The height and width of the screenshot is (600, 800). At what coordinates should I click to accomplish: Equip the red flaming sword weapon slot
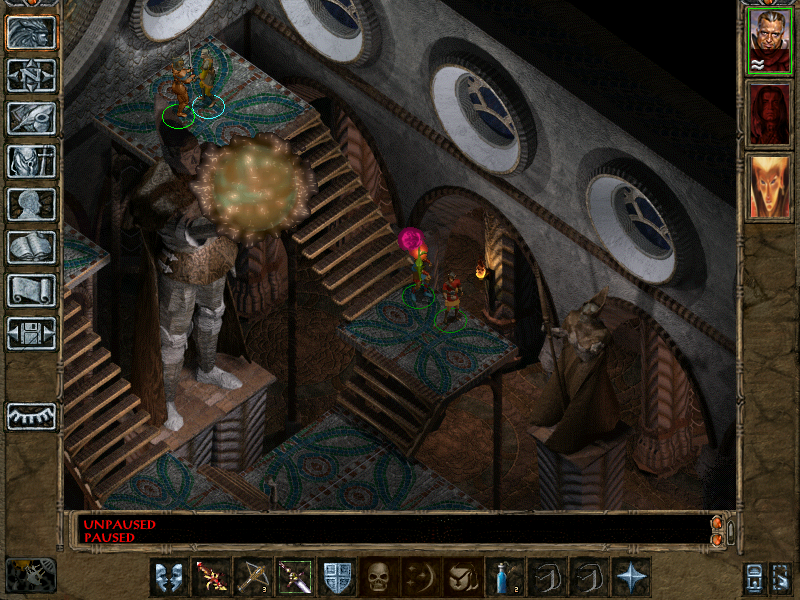coord(211,577)
